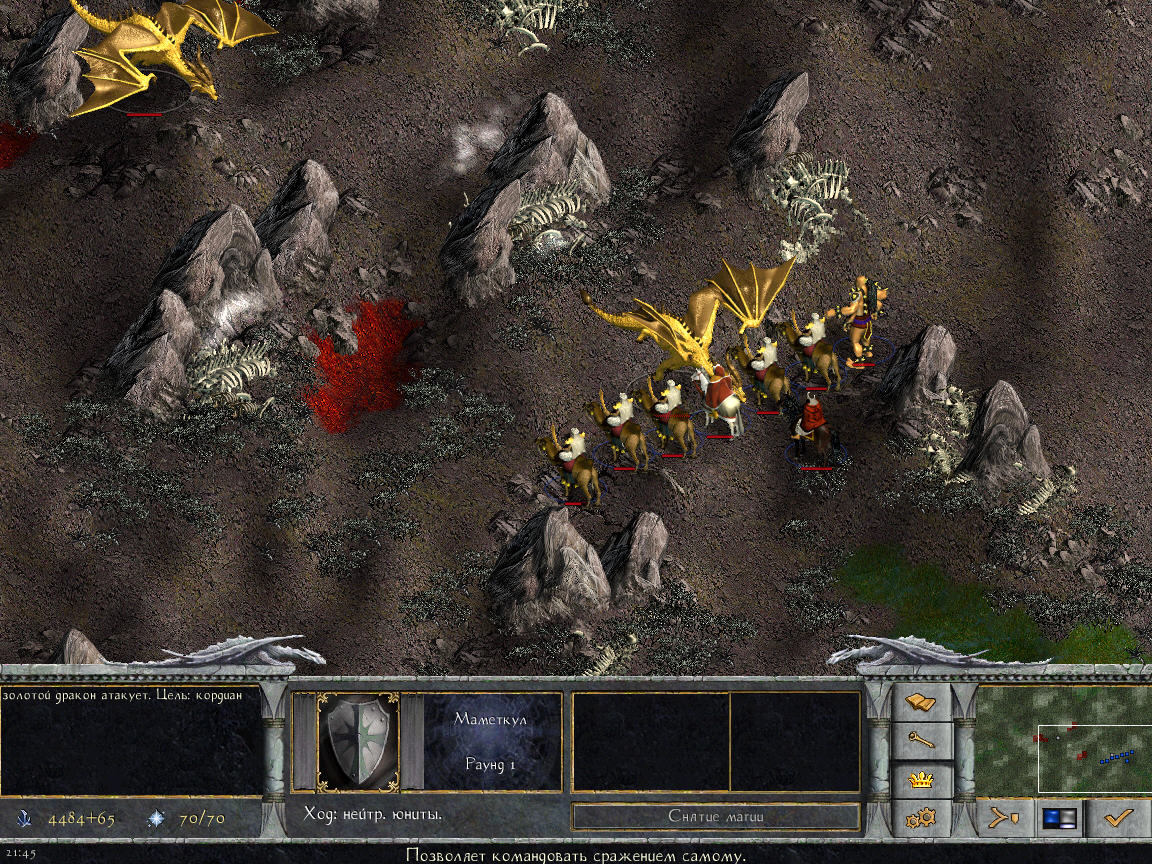Select the golden crown button
This screenshot has height=864, width=1152.
(920, 779)
